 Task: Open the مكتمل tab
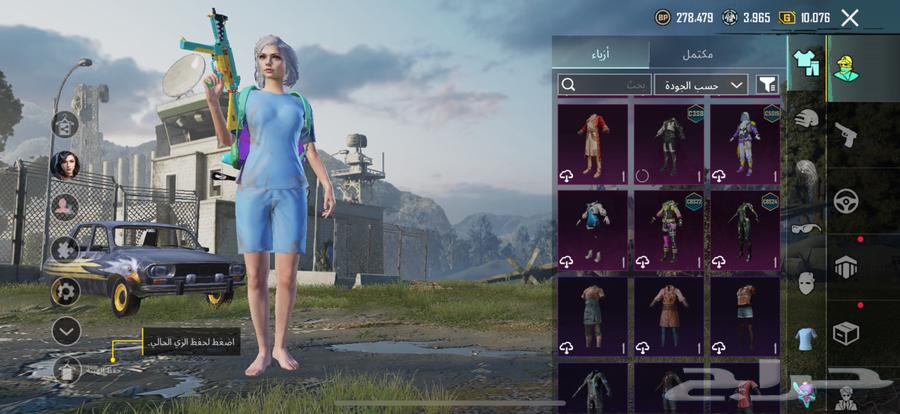(716, 53)
